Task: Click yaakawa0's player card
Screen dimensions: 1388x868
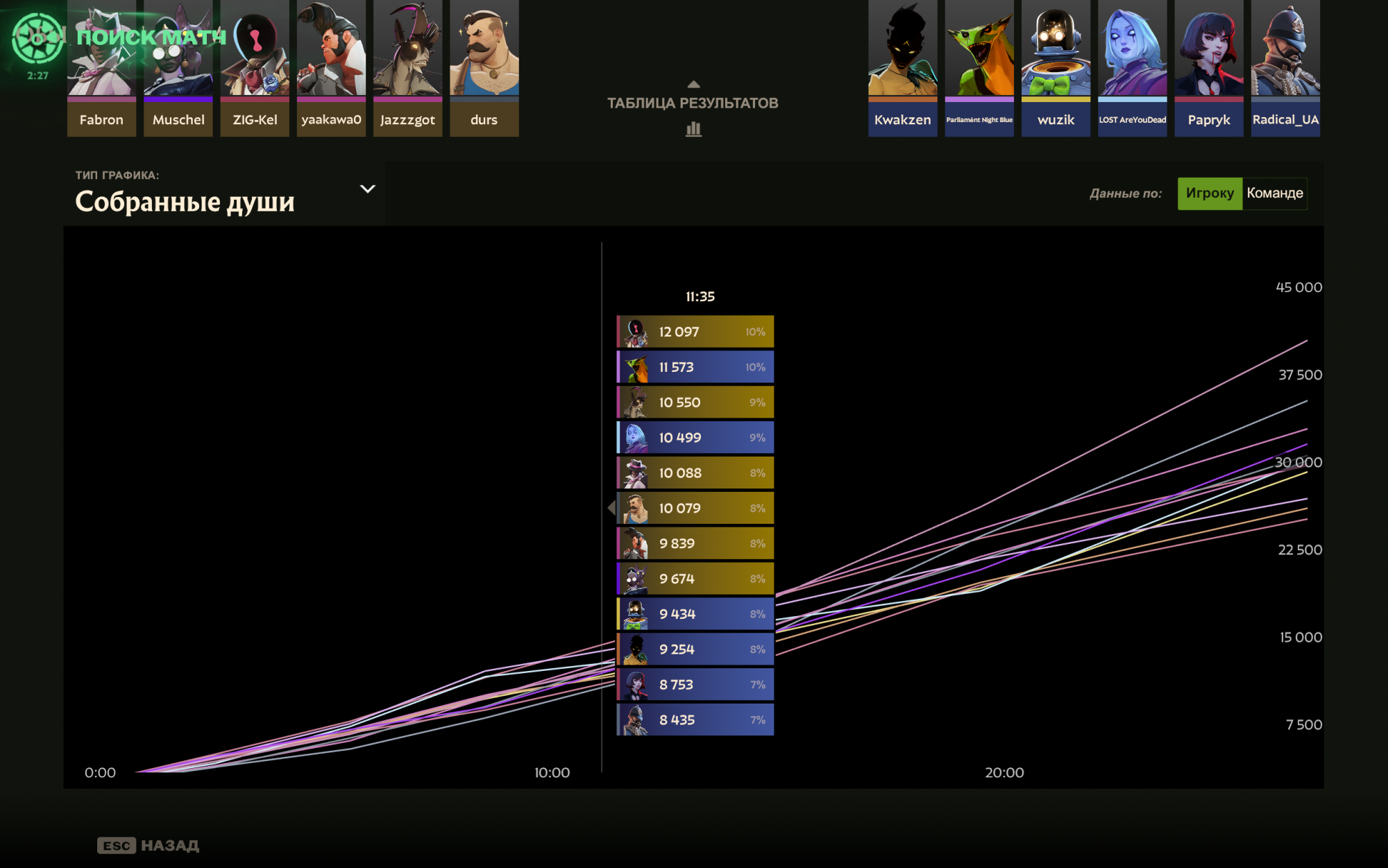Action: point(331,68)
